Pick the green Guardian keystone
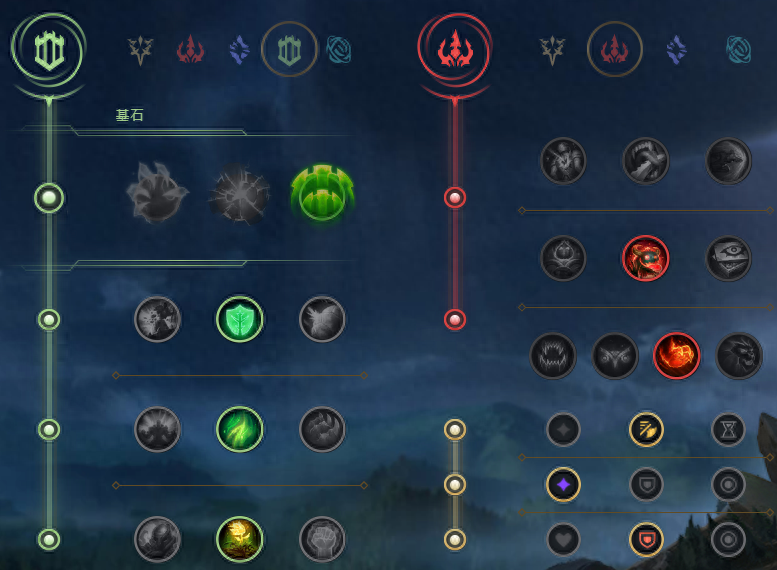Viewport: 777px width, 570px height. coord(322,193)
